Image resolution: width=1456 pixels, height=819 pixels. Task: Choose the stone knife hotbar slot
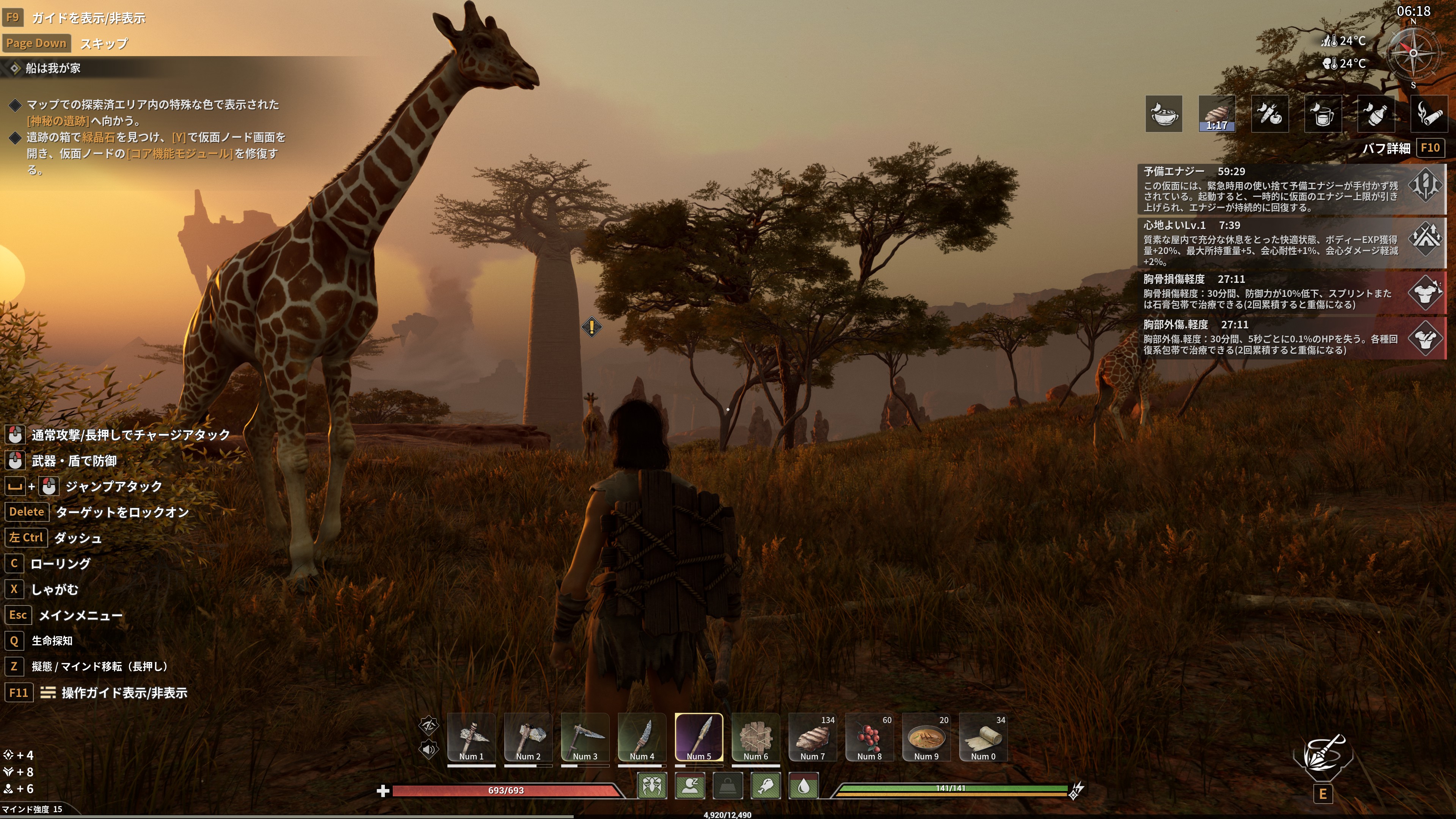coord(642,737)
